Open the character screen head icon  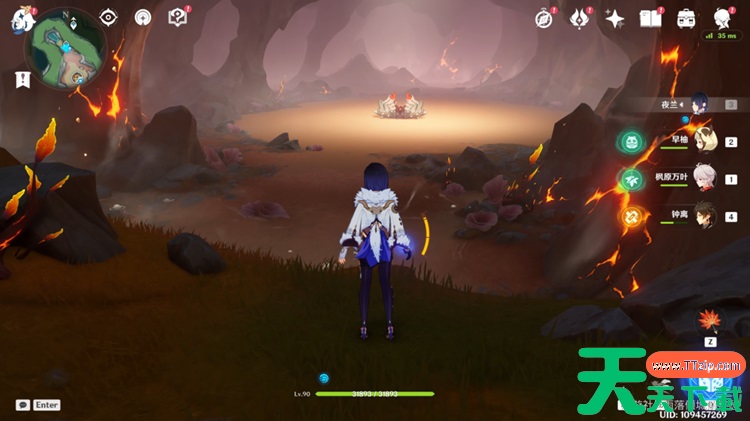point(722,18)
